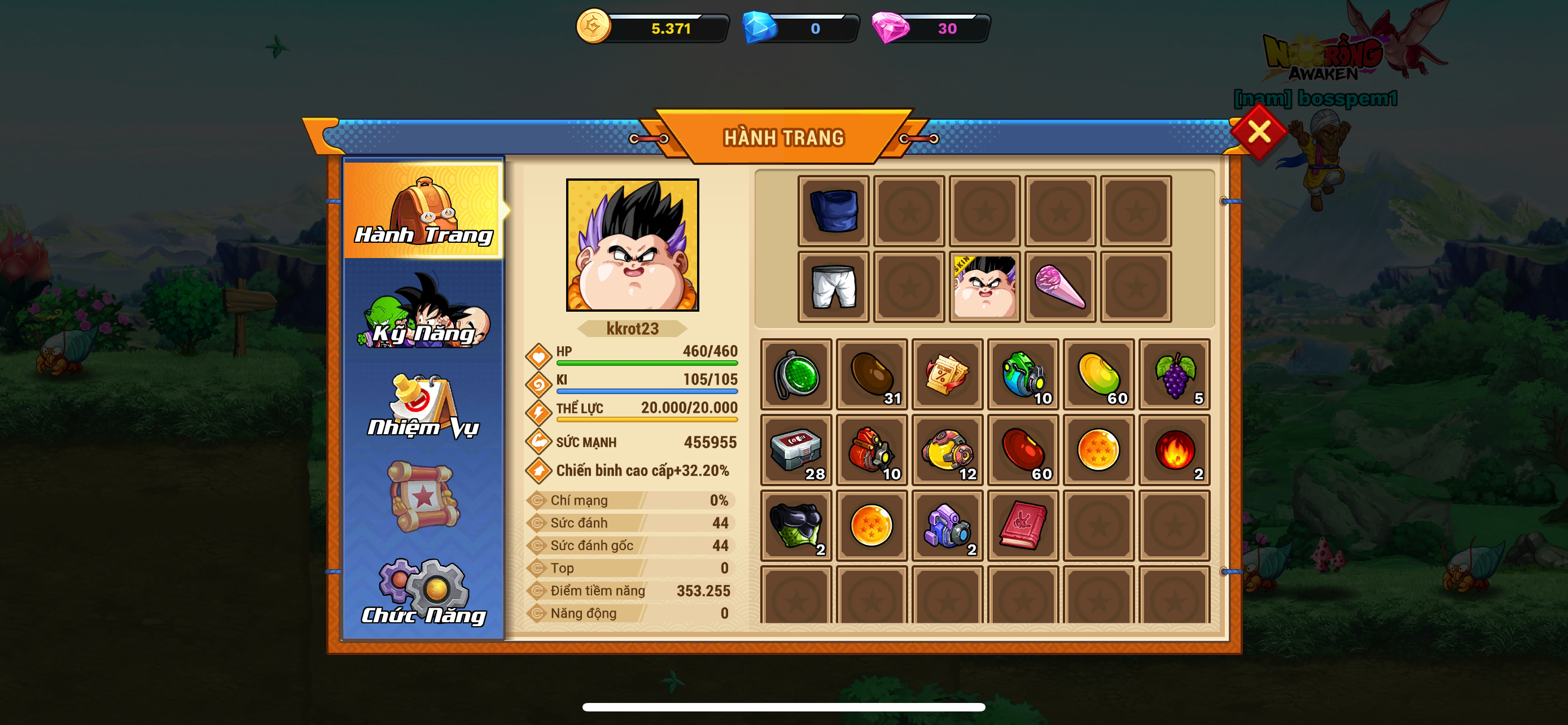This screenshot has width=1568, height=725.
Task: Select the metal capsule case item
Action: click(x=796, y=450)
